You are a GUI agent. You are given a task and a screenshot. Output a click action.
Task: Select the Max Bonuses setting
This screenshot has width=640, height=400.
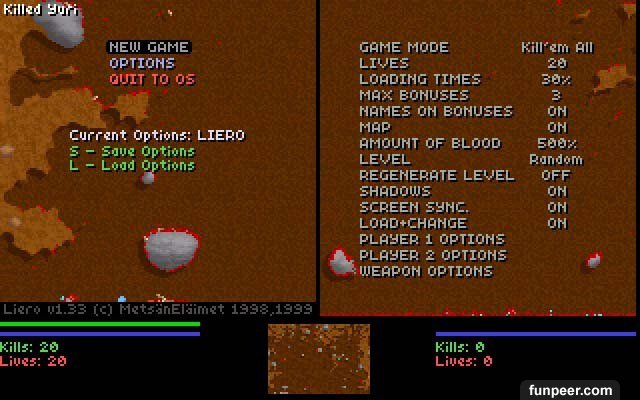[x=413, y=95]
